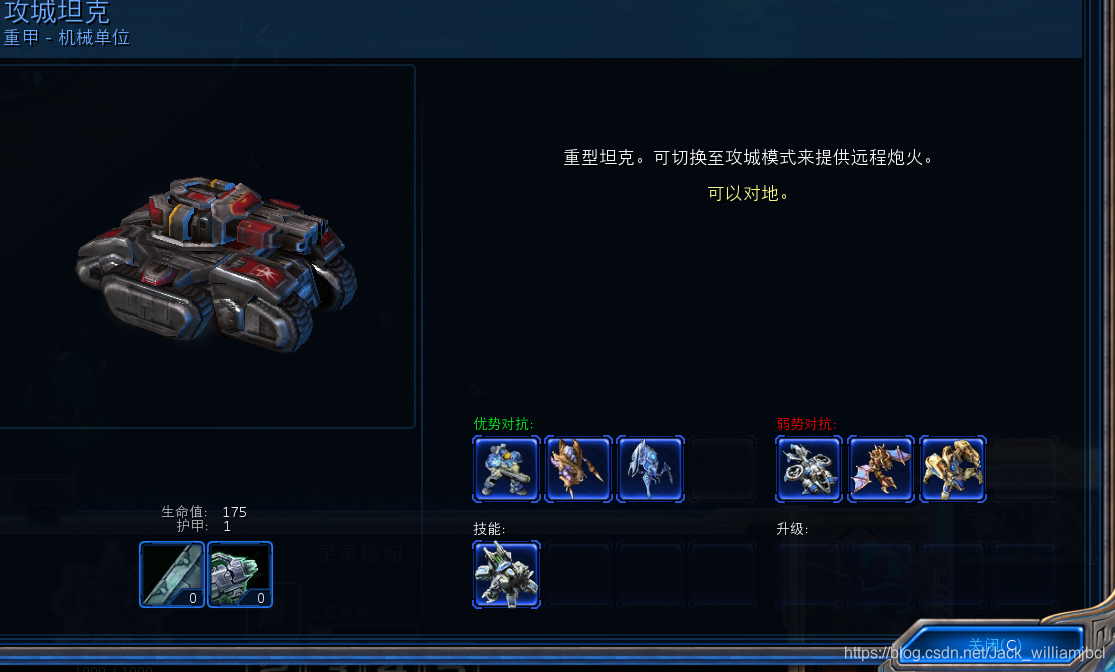Select the vehicle plating armor icon
This screenshot has height=672, width=1115.
[x=240, y=574]
